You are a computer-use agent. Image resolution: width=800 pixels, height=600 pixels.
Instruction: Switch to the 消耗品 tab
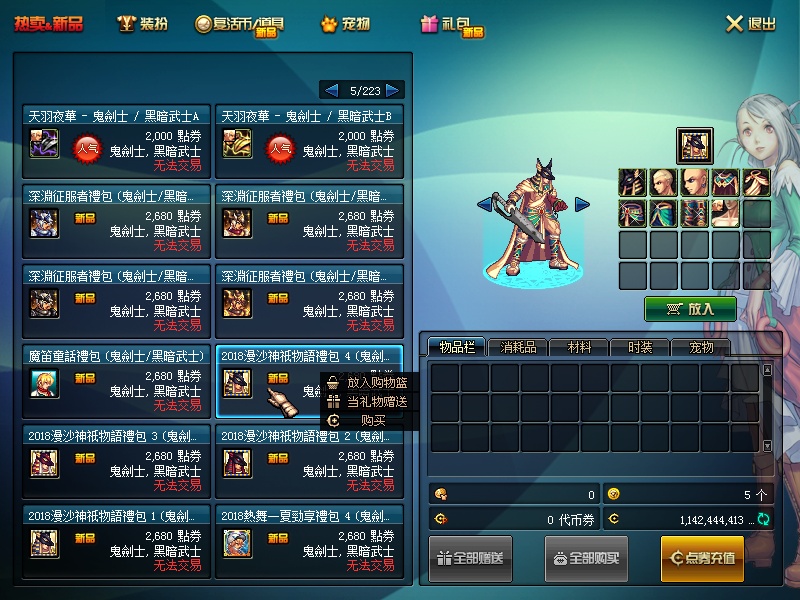518,347
